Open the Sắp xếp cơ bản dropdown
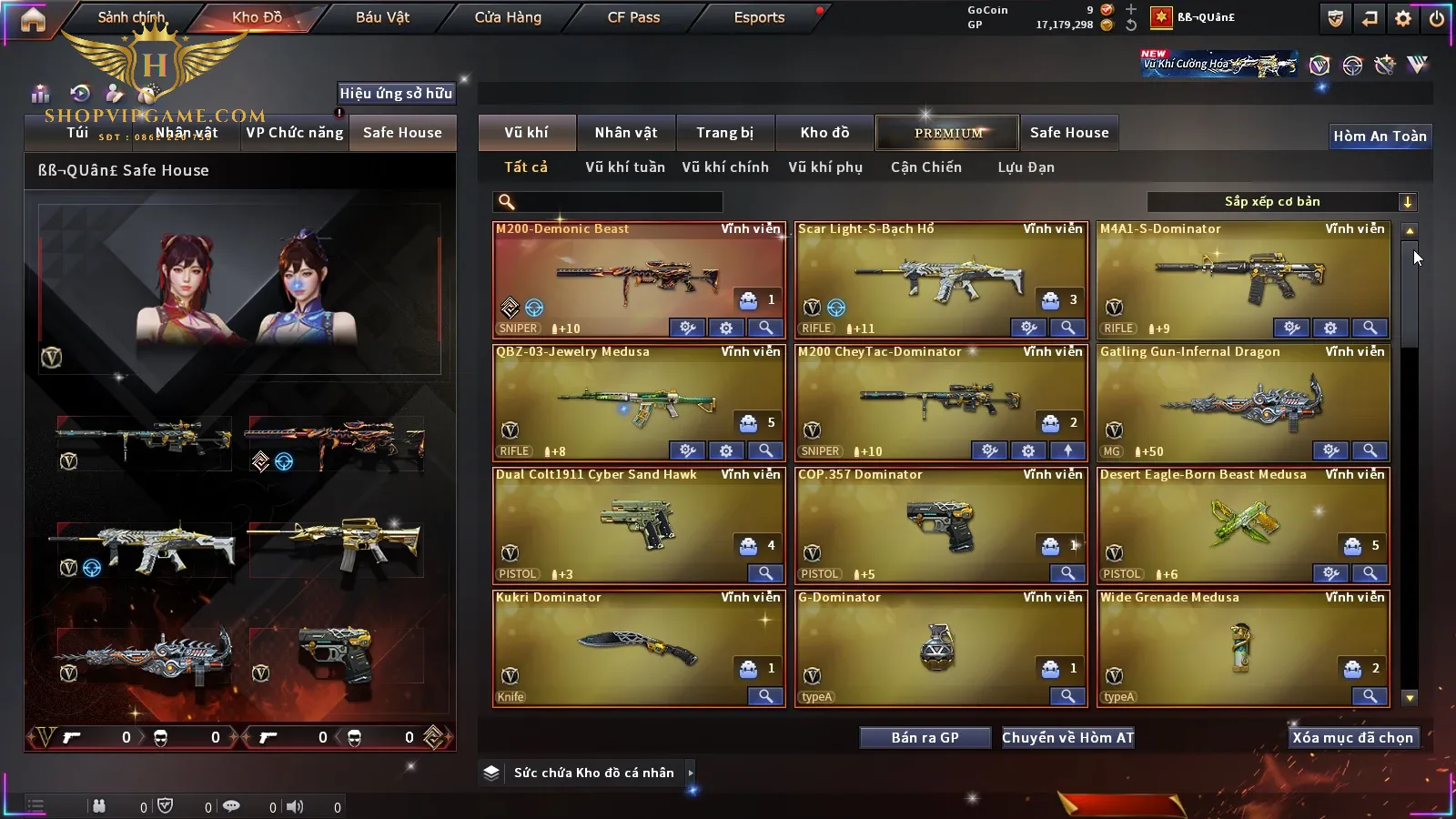Screen dimensions: 1456x819 click(x=1281, y=202)
